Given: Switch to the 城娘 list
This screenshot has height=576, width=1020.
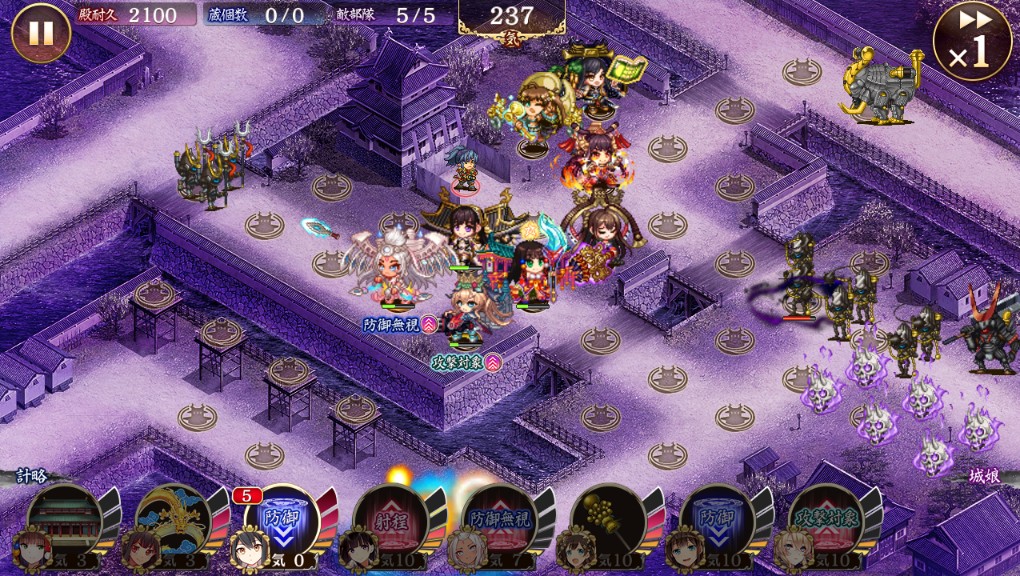Looking at the screenshot, I should 984,477.
